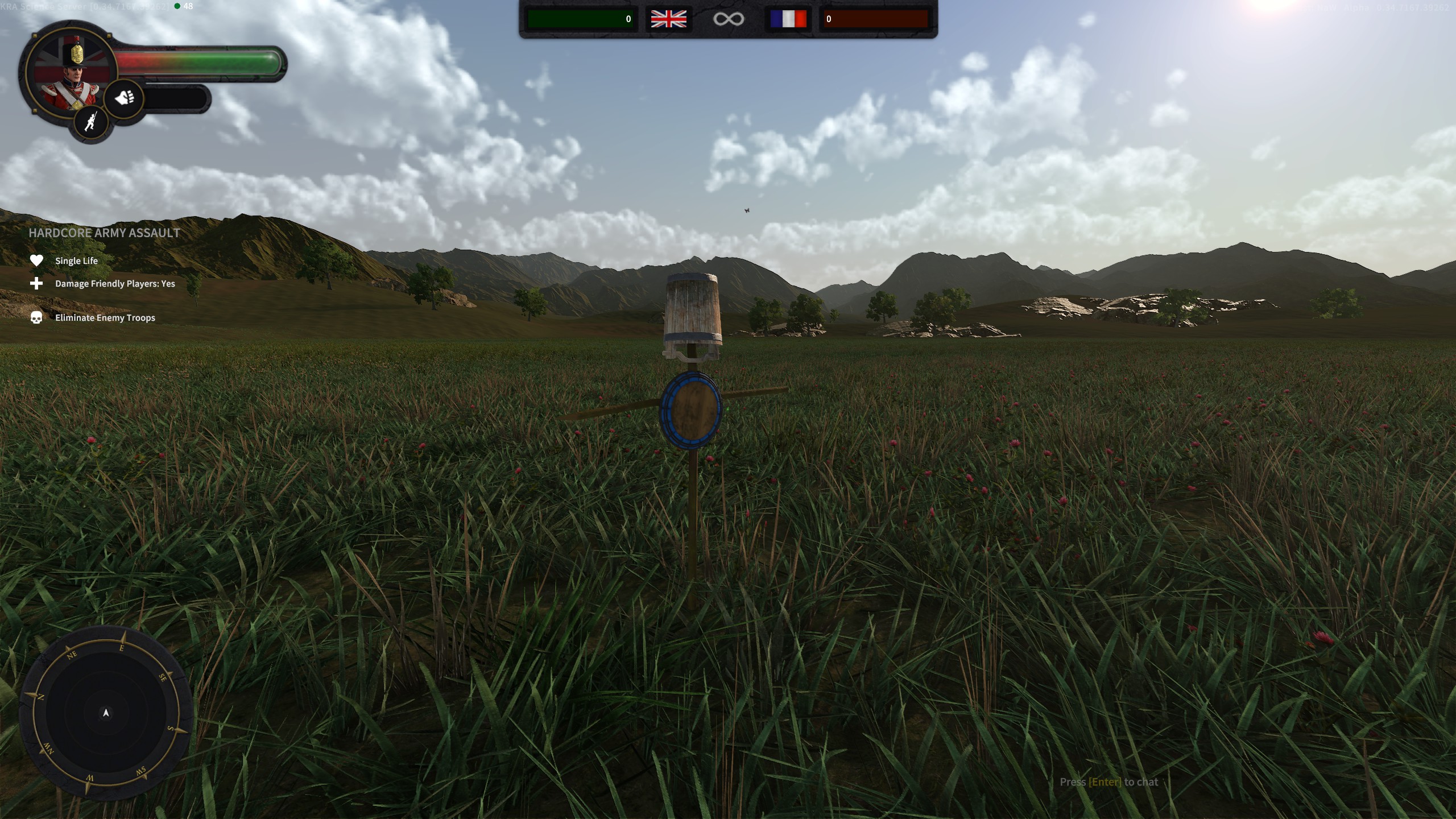Select the melee fist combat icon
This screenshot has height=819, width=1456.
click(x=125, y=98)
